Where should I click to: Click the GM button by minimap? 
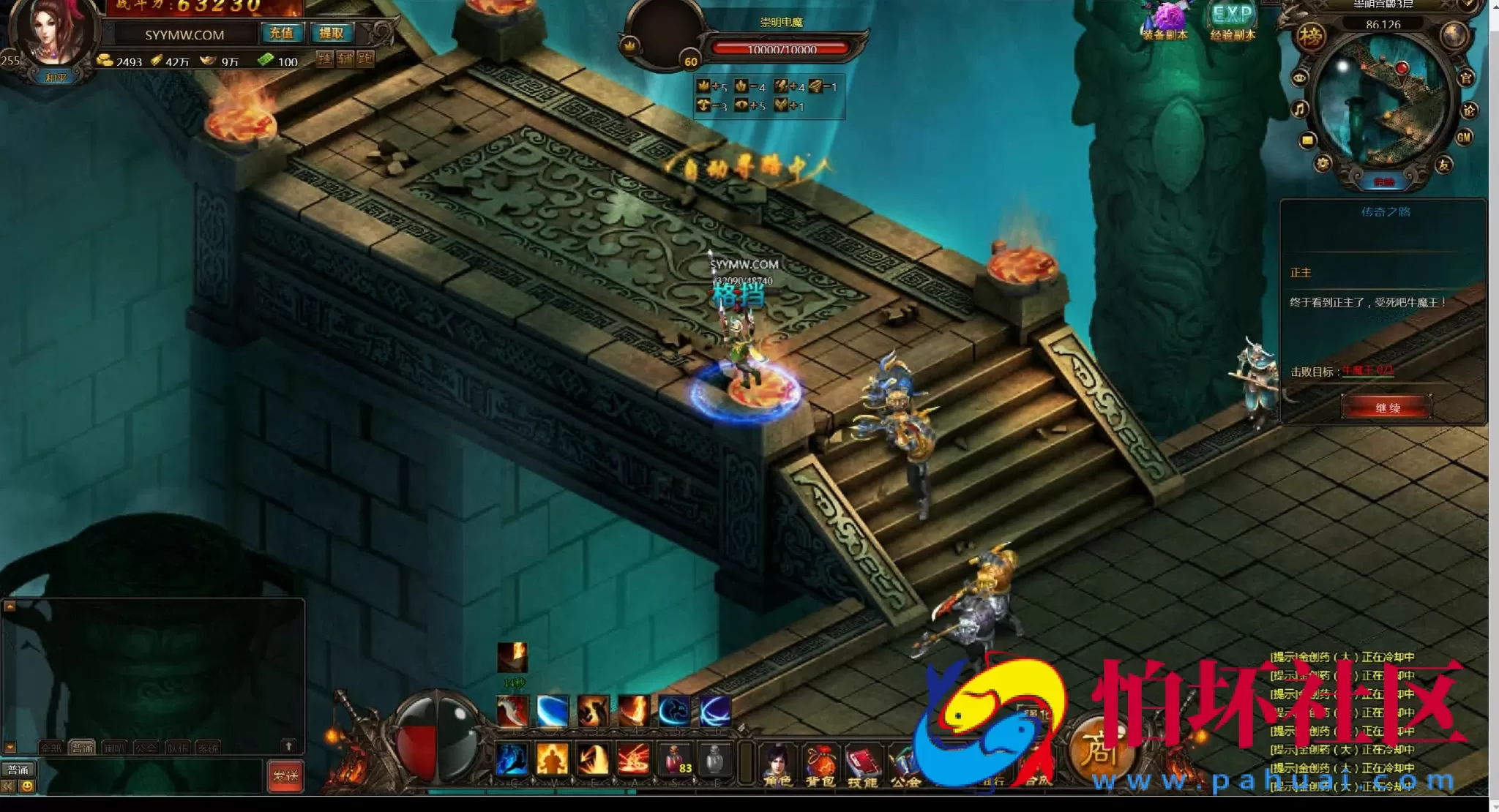[x=1464, y=138]
